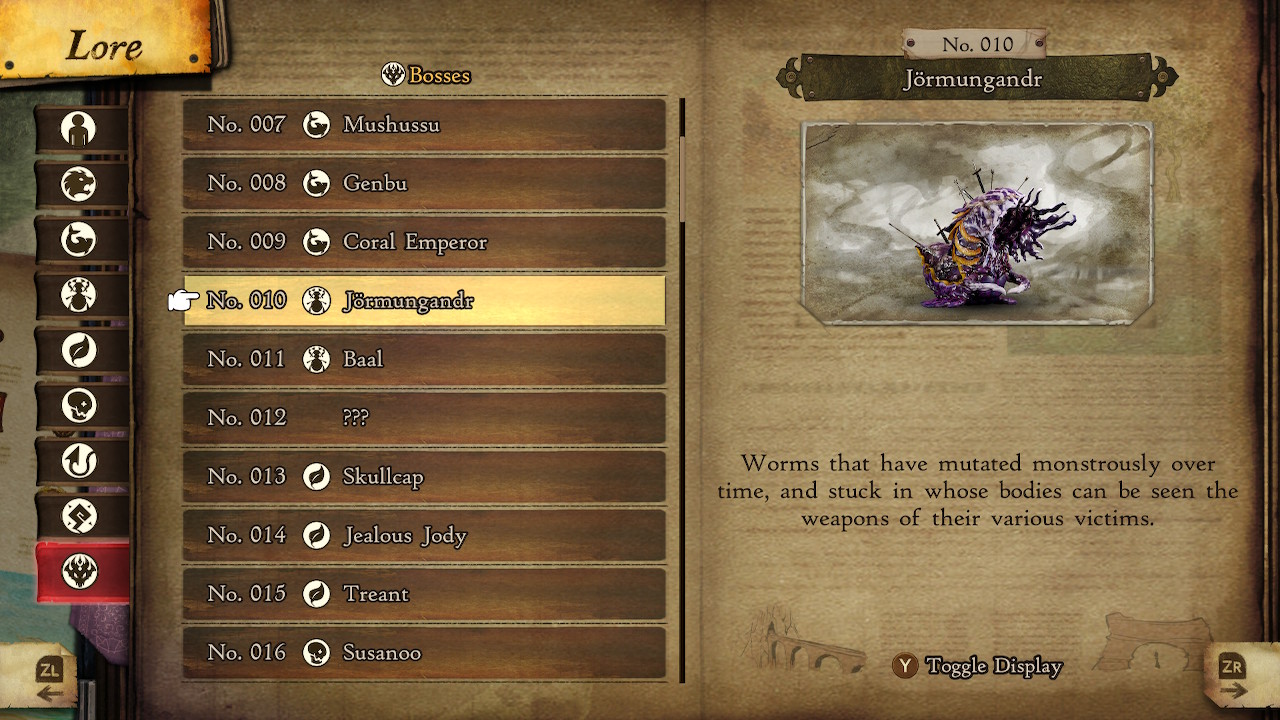Switch to the humanoid figure category tab
This screenshot has height=720, width=1280.
pyautogui.click(x=80, y=129)
